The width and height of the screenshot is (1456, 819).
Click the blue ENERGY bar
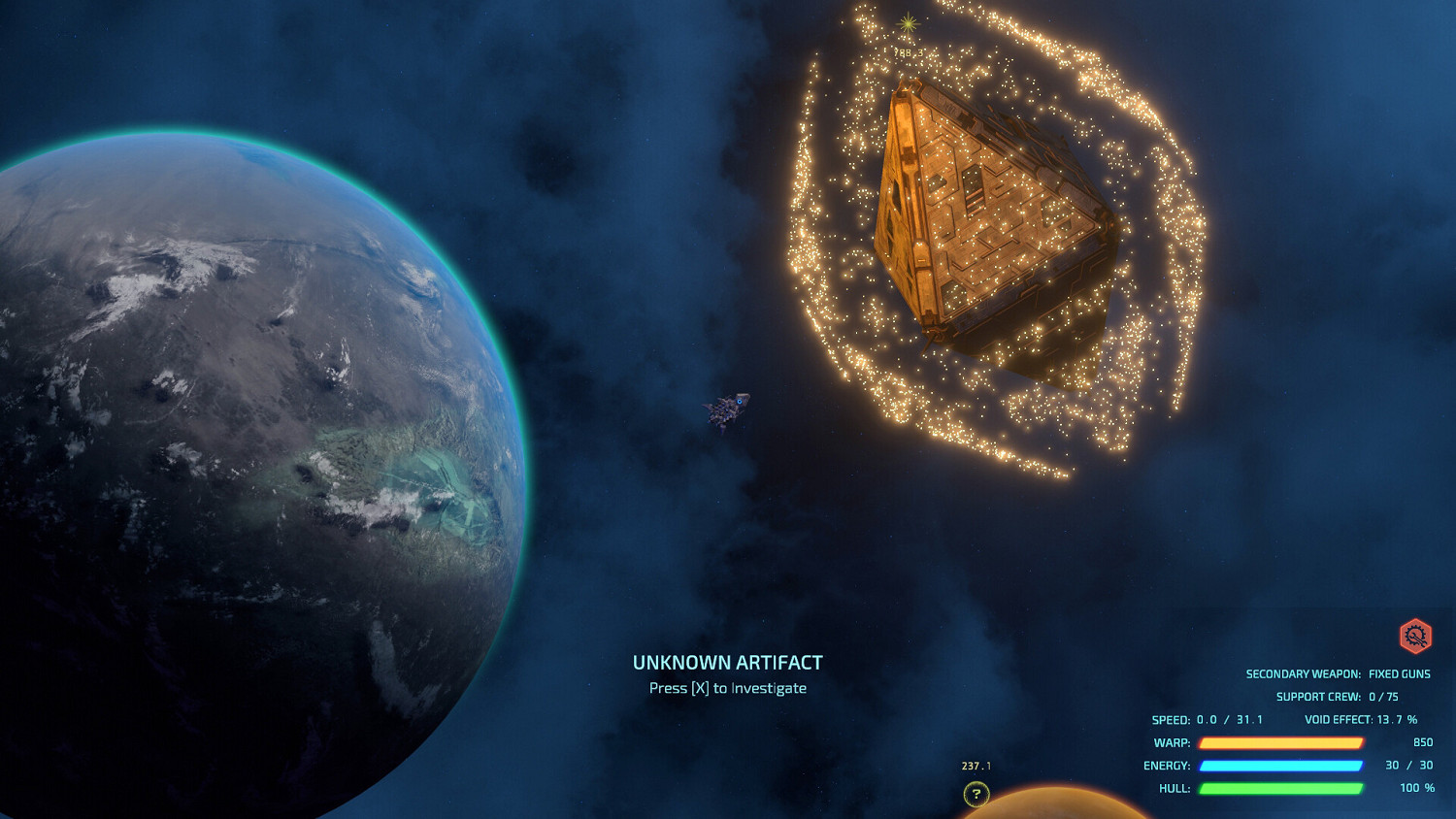point(1280,766)
